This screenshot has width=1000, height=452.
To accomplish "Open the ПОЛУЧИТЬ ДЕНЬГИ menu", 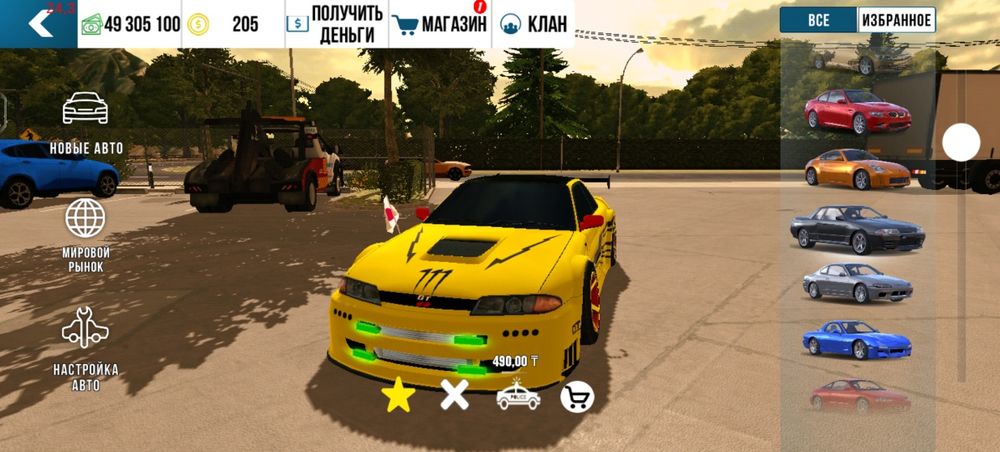I will (x=334, y=24).
